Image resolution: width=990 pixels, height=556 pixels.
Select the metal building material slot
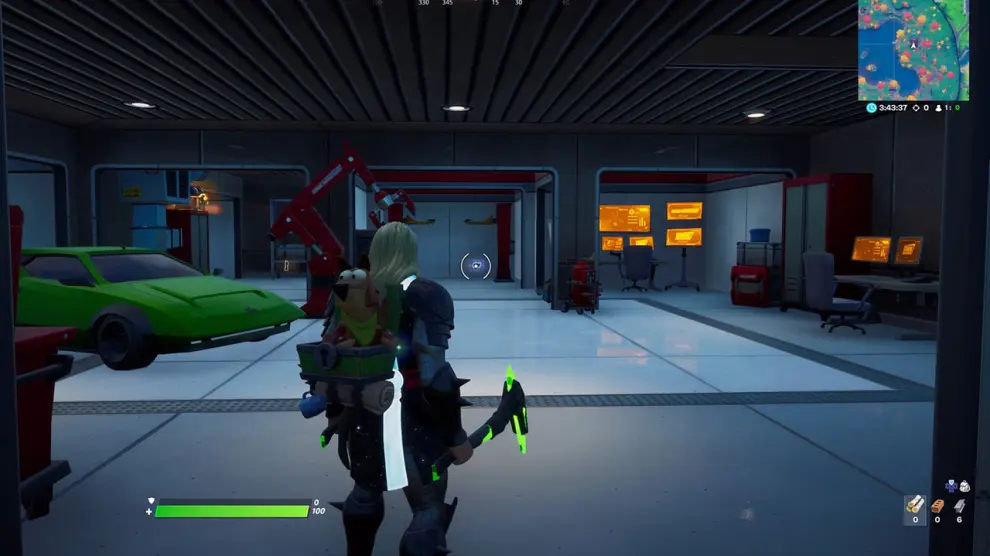click(x=960, y=505)
